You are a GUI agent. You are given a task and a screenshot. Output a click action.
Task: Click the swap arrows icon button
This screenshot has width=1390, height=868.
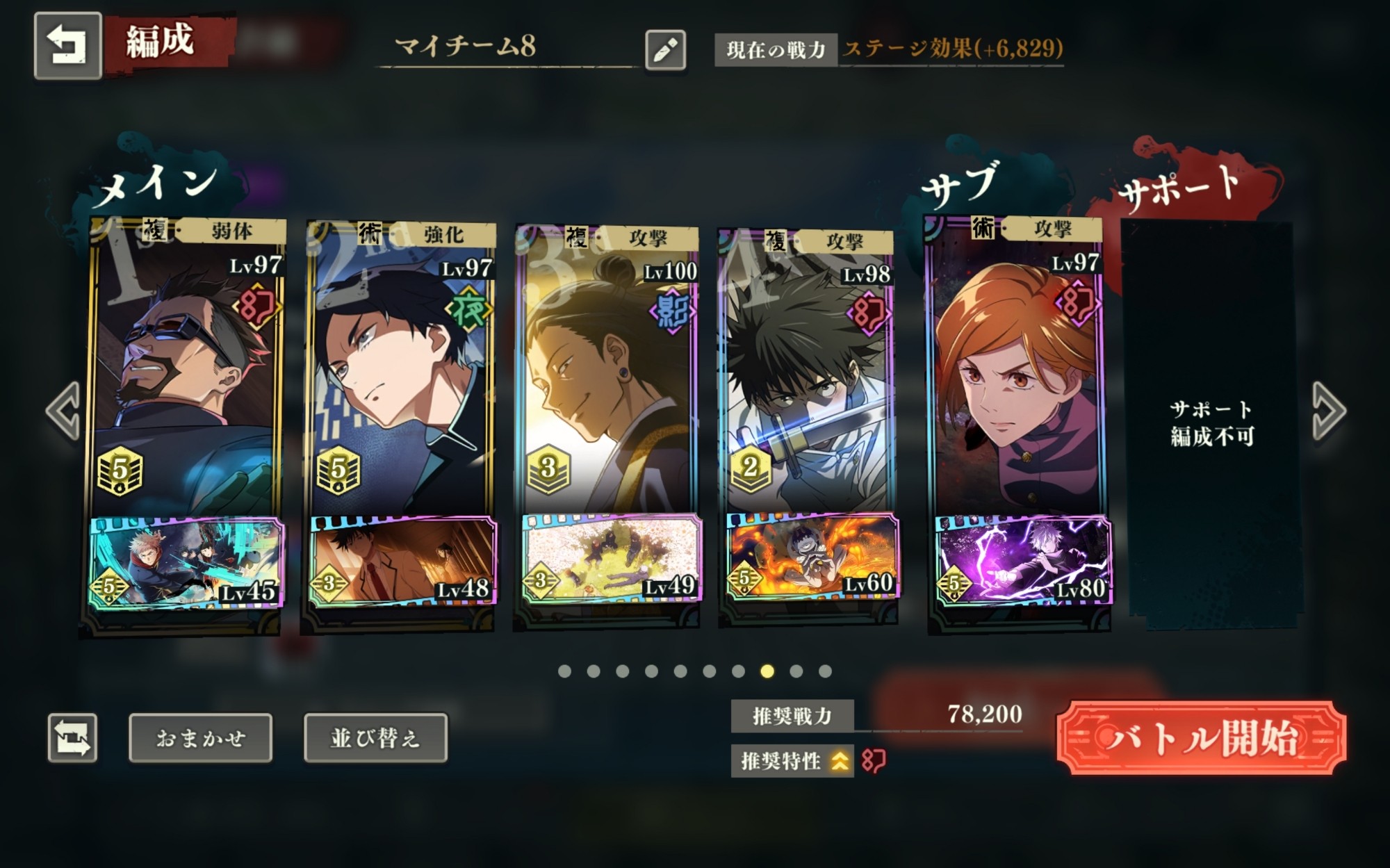coord(72,738)
